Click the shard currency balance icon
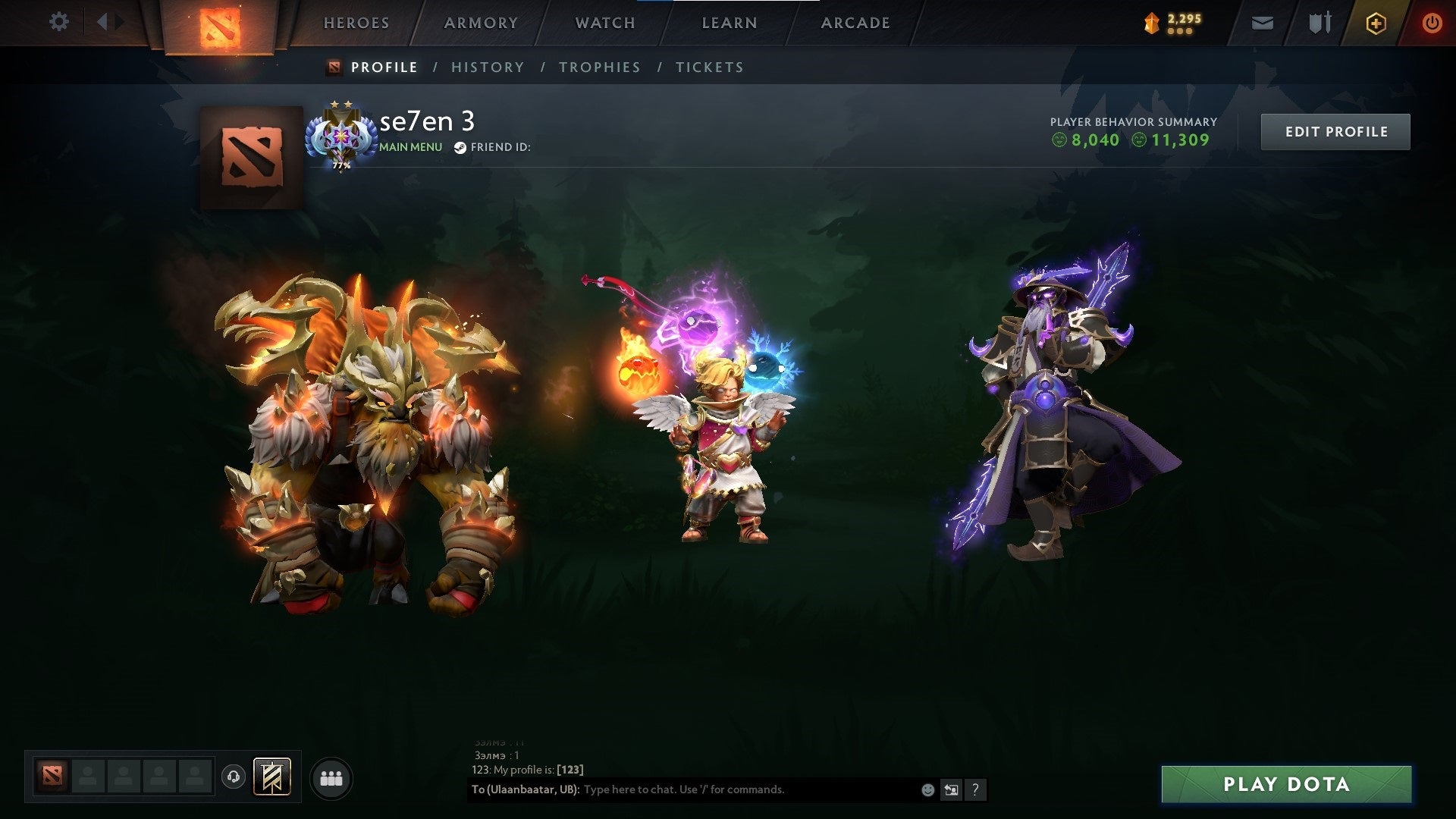The width and height of the screenshot is (1456, 819). (x=1150, y=23)
